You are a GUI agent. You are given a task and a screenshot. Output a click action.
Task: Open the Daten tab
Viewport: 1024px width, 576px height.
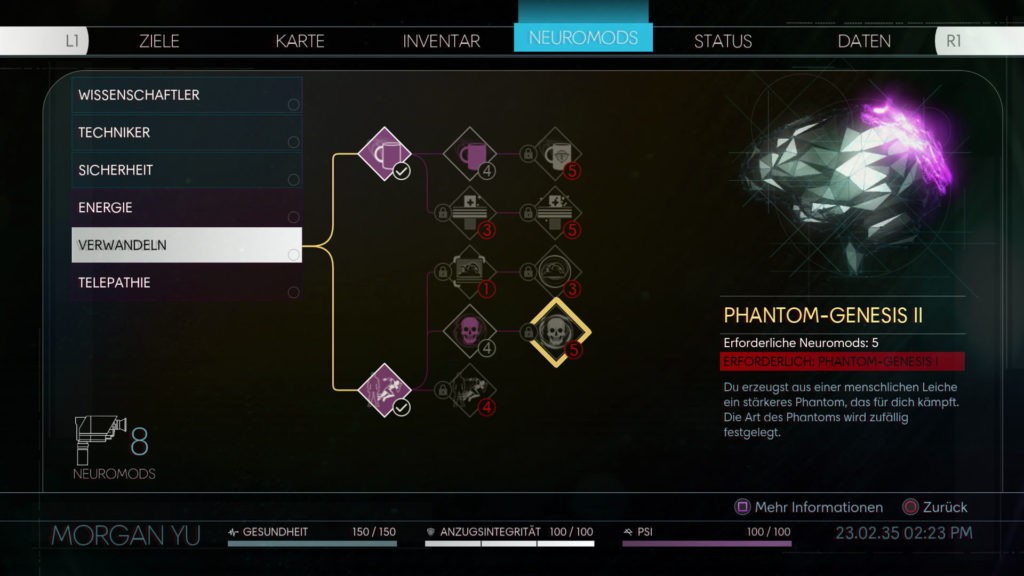[864, 41]
